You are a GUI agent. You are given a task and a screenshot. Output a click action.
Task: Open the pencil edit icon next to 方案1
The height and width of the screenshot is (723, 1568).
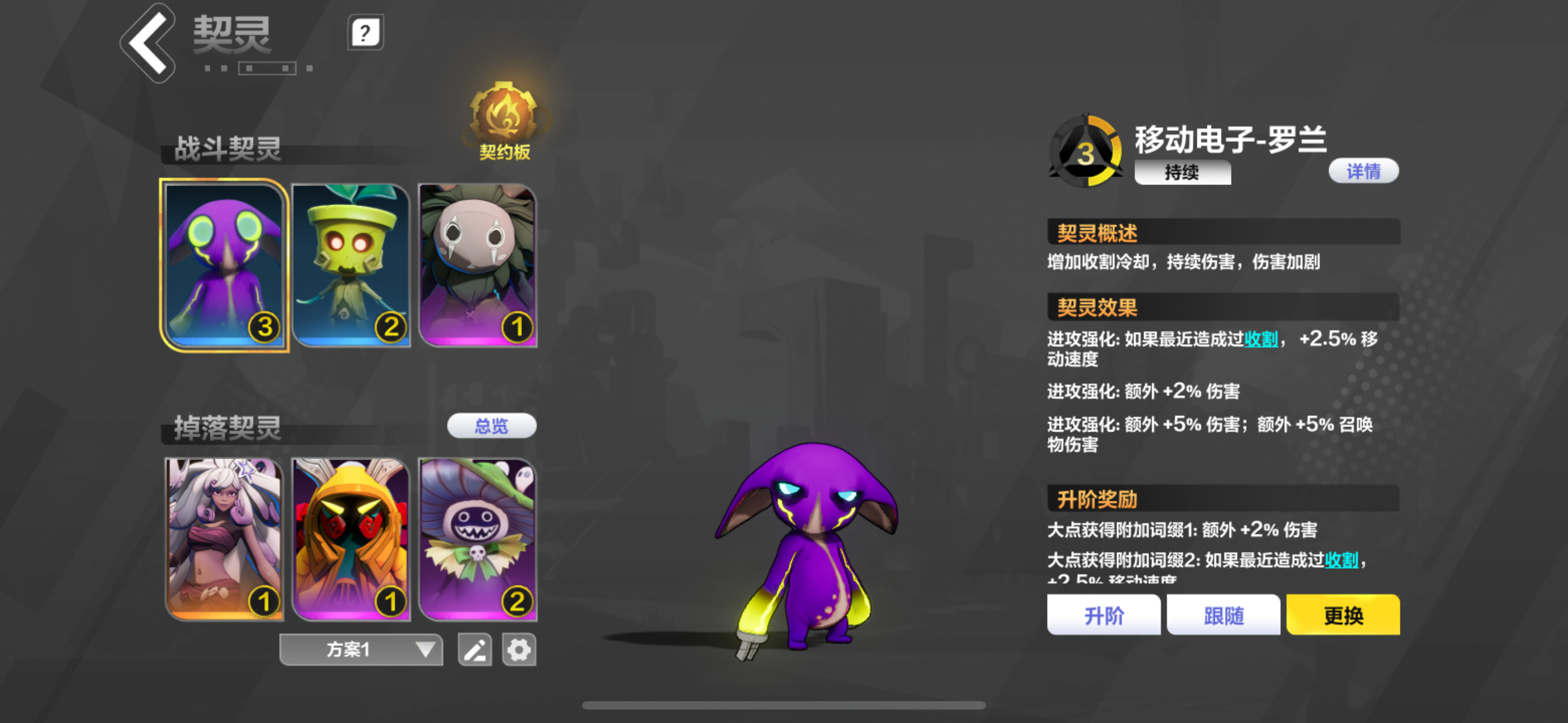475,649
